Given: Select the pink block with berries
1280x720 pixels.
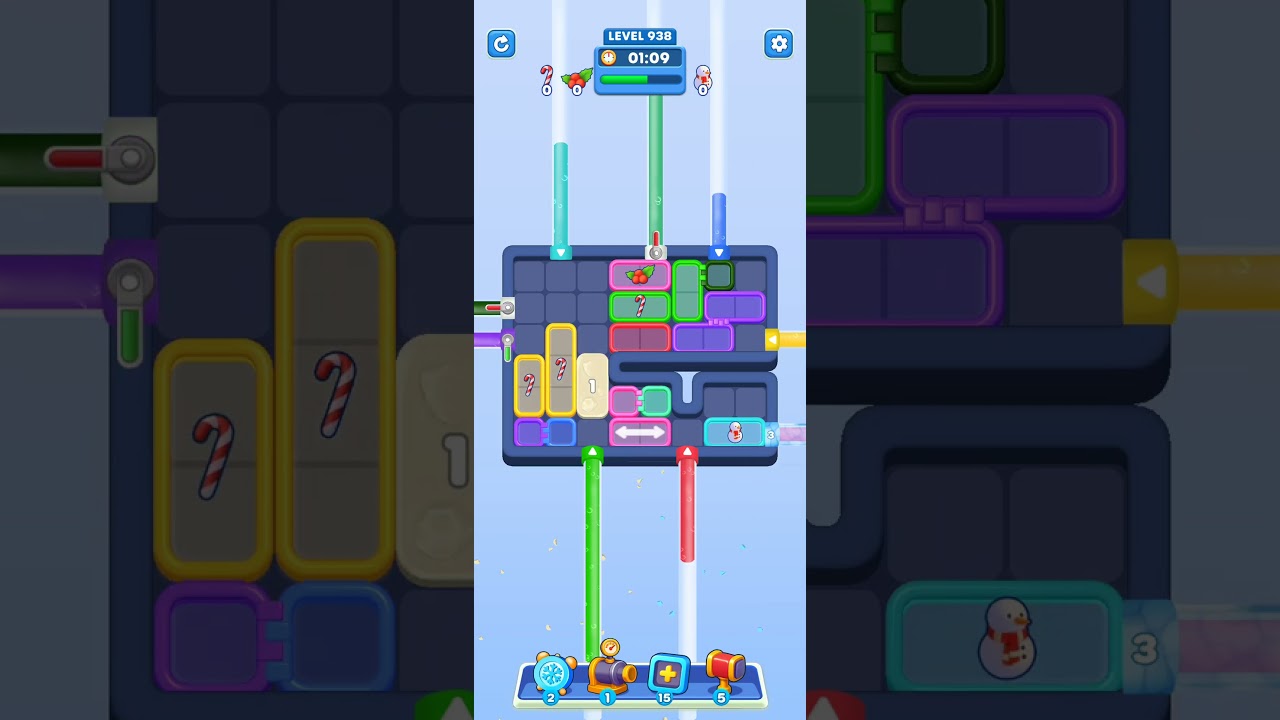Looking at the screenshot, I should pyautogui.click(x=640, y=275).
